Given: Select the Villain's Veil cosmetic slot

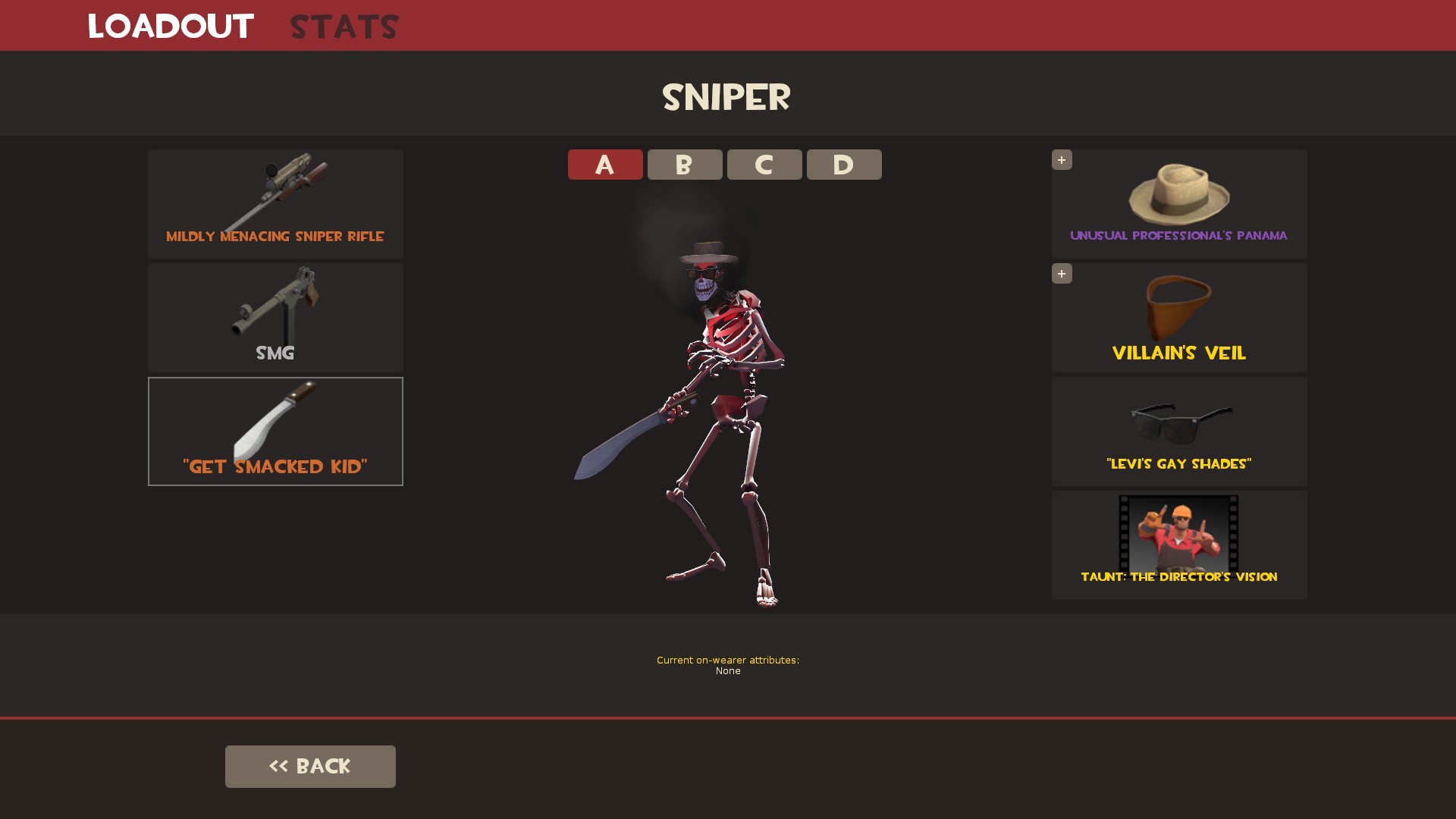Looking at the screenshot, I should (x=1179, y=317).
